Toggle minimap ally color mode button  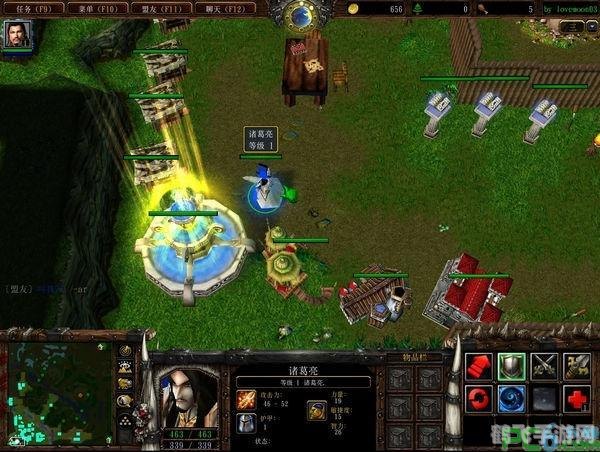125,384
